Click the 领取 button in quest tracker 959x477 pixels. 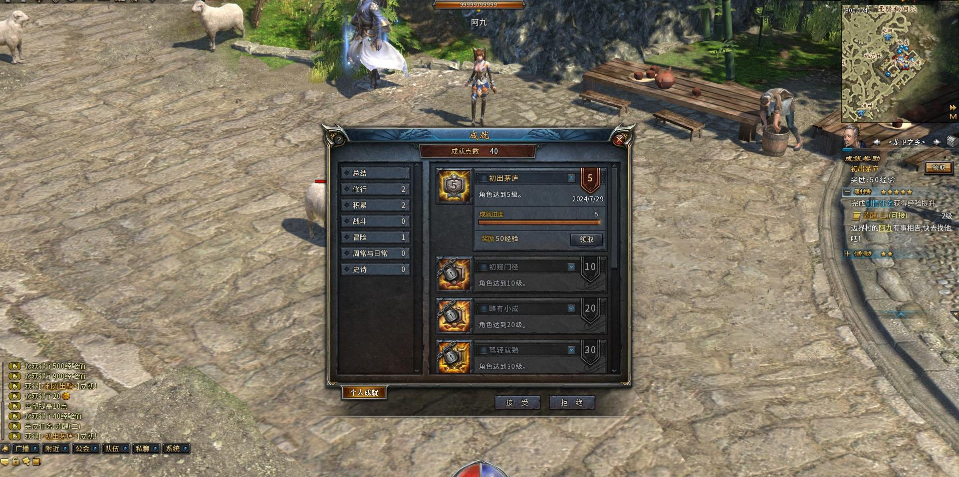(937, 168)
